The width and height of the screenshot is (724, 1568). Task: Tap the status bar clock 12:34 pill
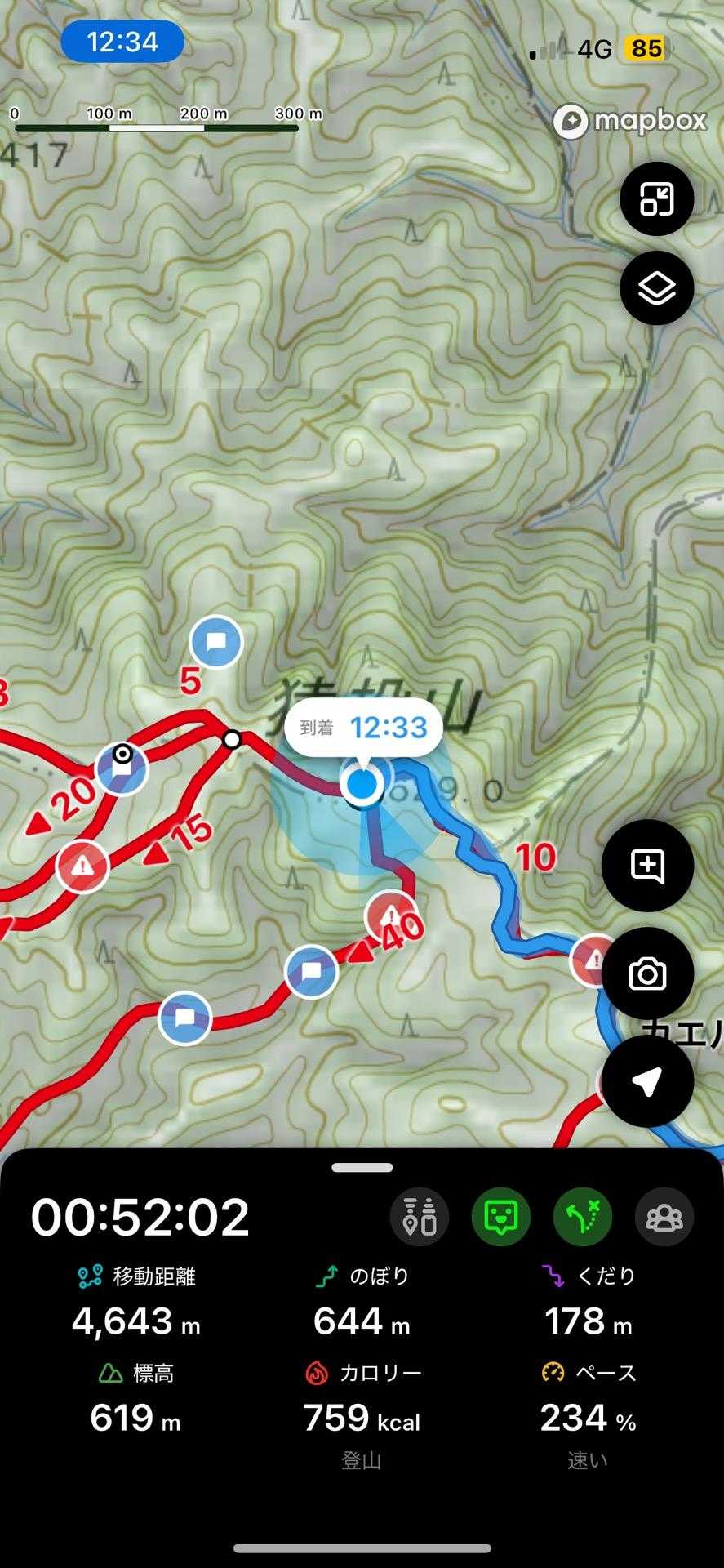[x=122, y=42]
